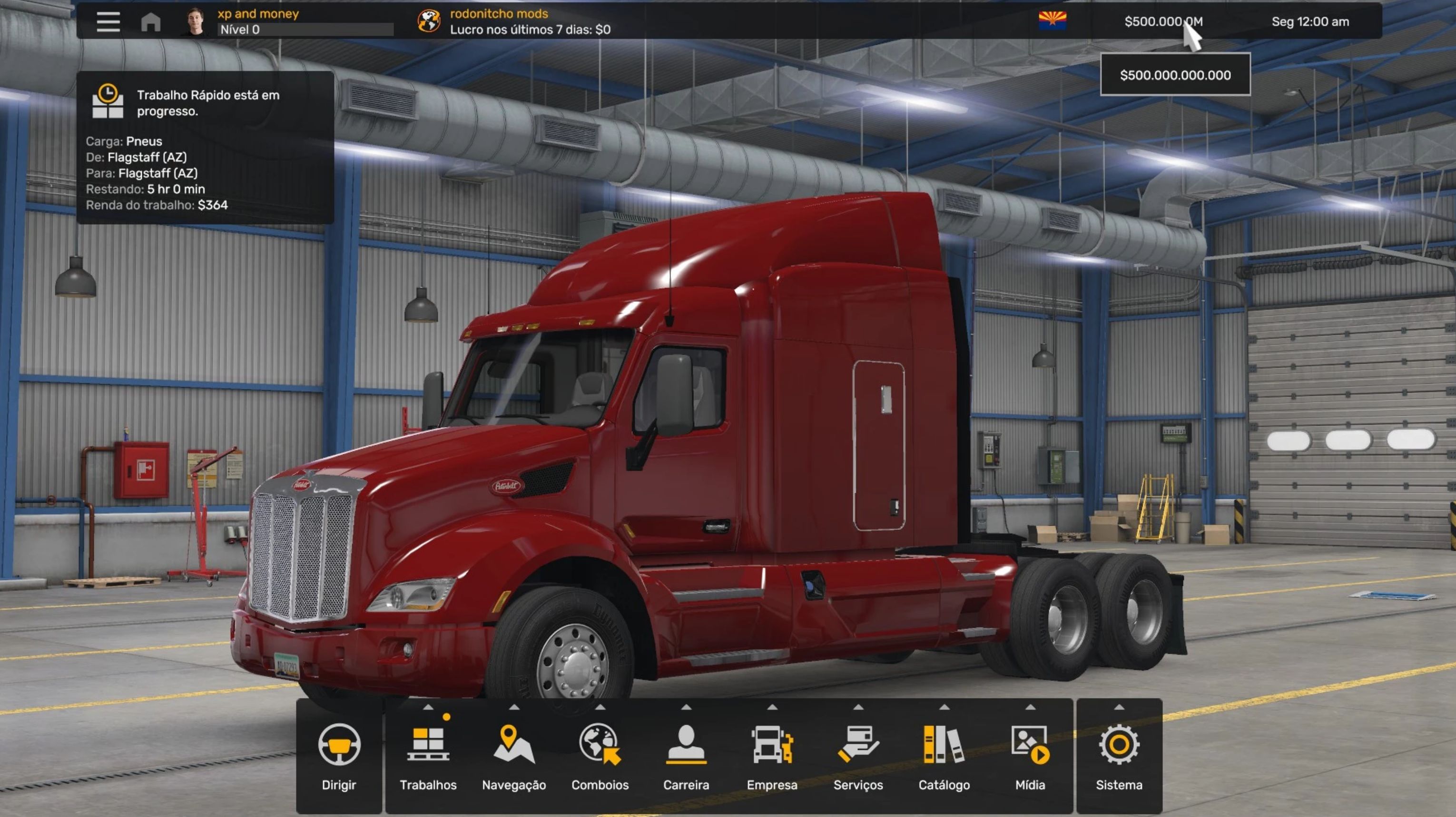1456x817 pixels.
Task: Click the Arizona state flag icon
Action: pyautogui.click(x=1053, y=21)
